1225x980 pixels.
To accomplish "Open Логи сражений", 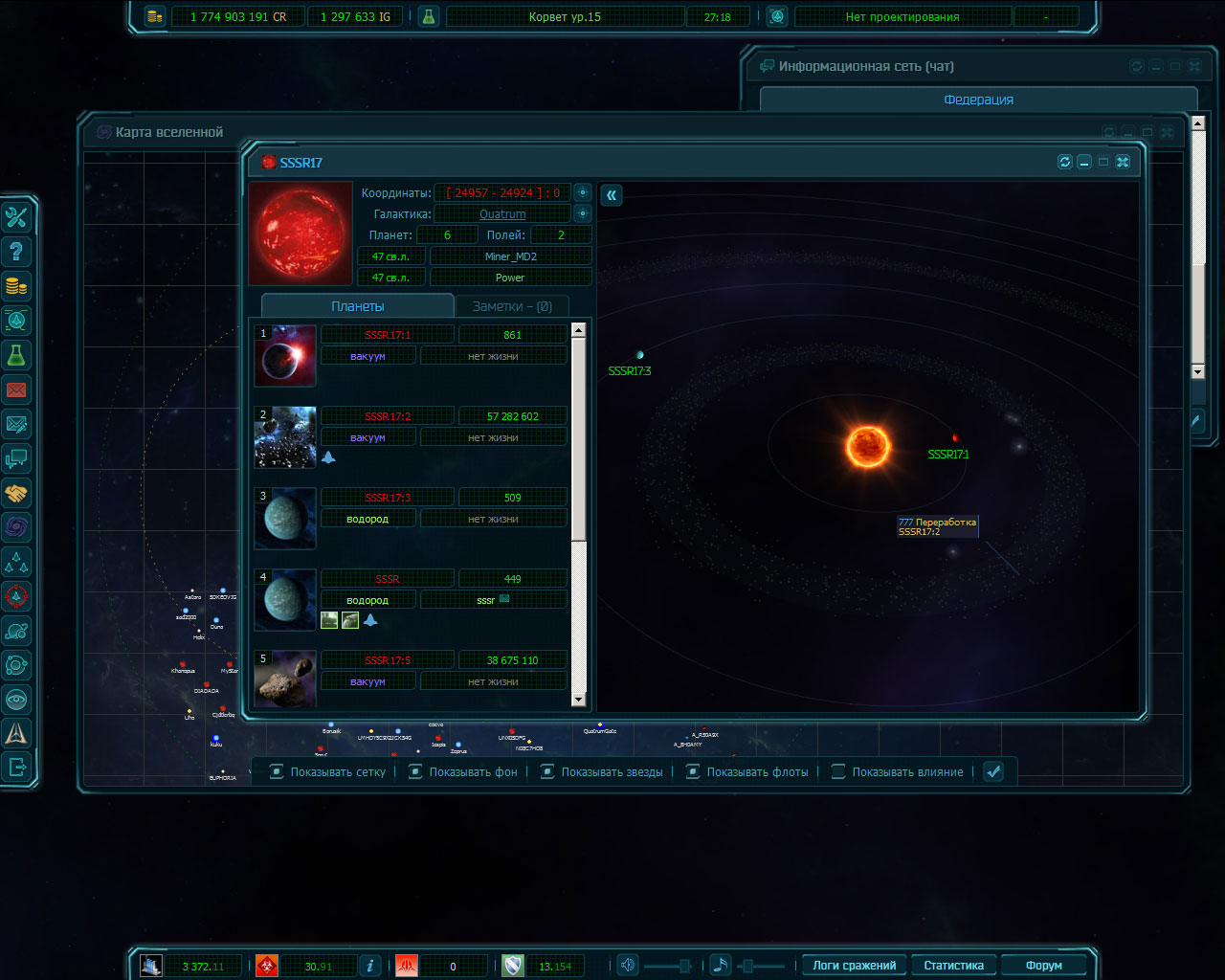I will (x=854, y=966).
